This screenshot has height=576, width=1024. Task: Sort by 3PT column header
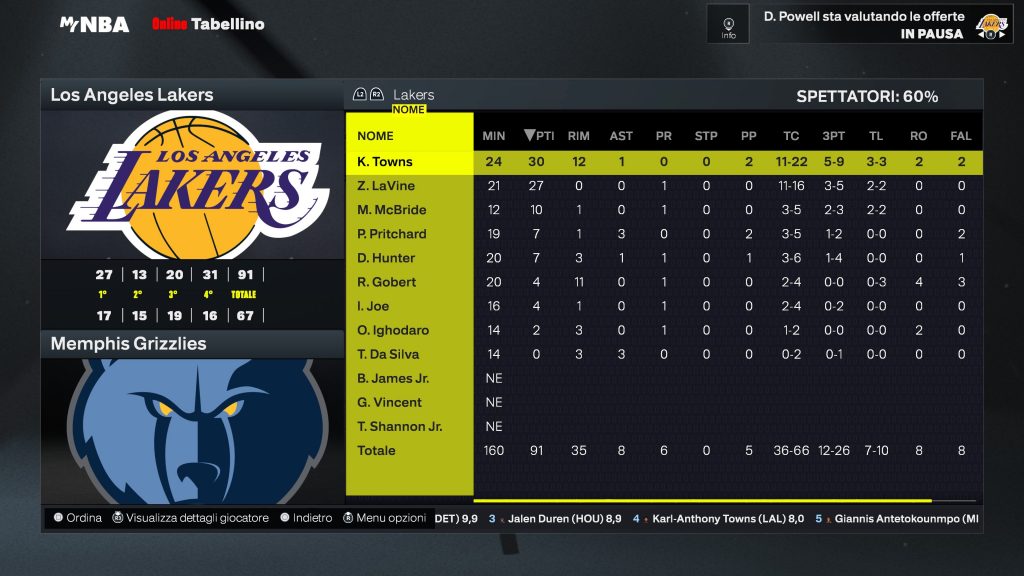click(x=833, y=136)
